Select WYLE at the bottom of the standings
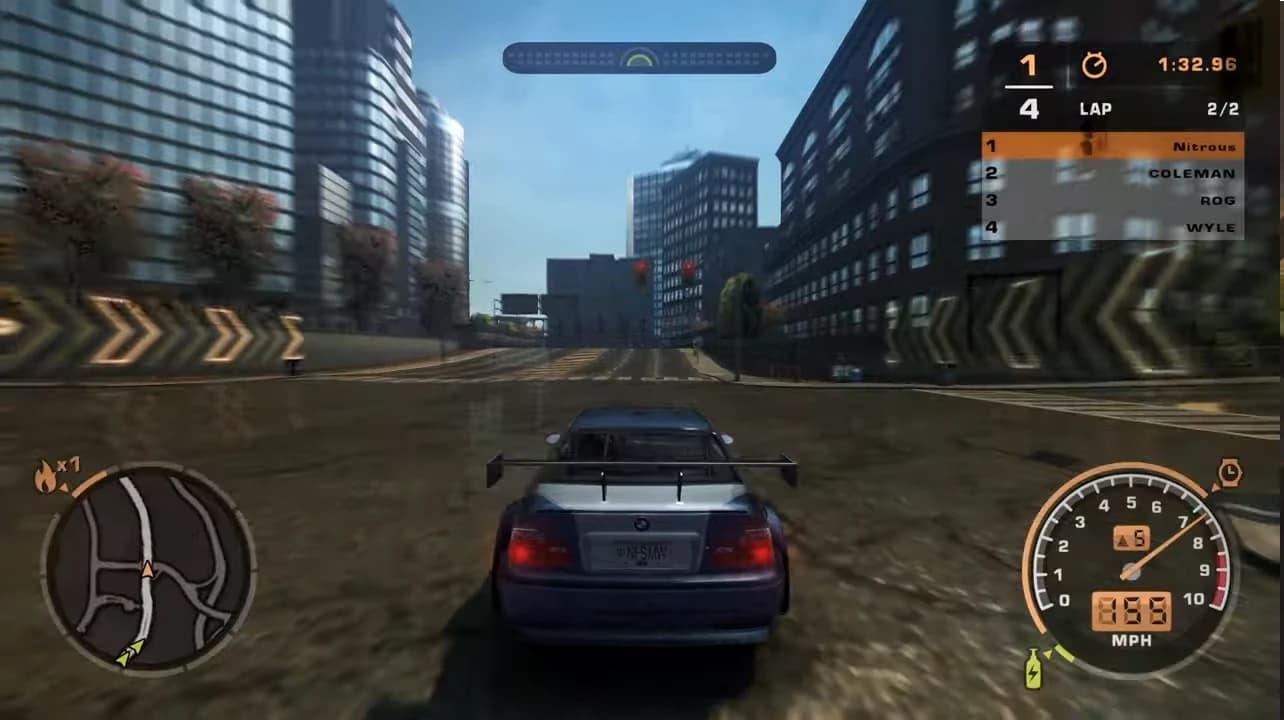Screen dimensions: 1284x720 (1210, 226)
